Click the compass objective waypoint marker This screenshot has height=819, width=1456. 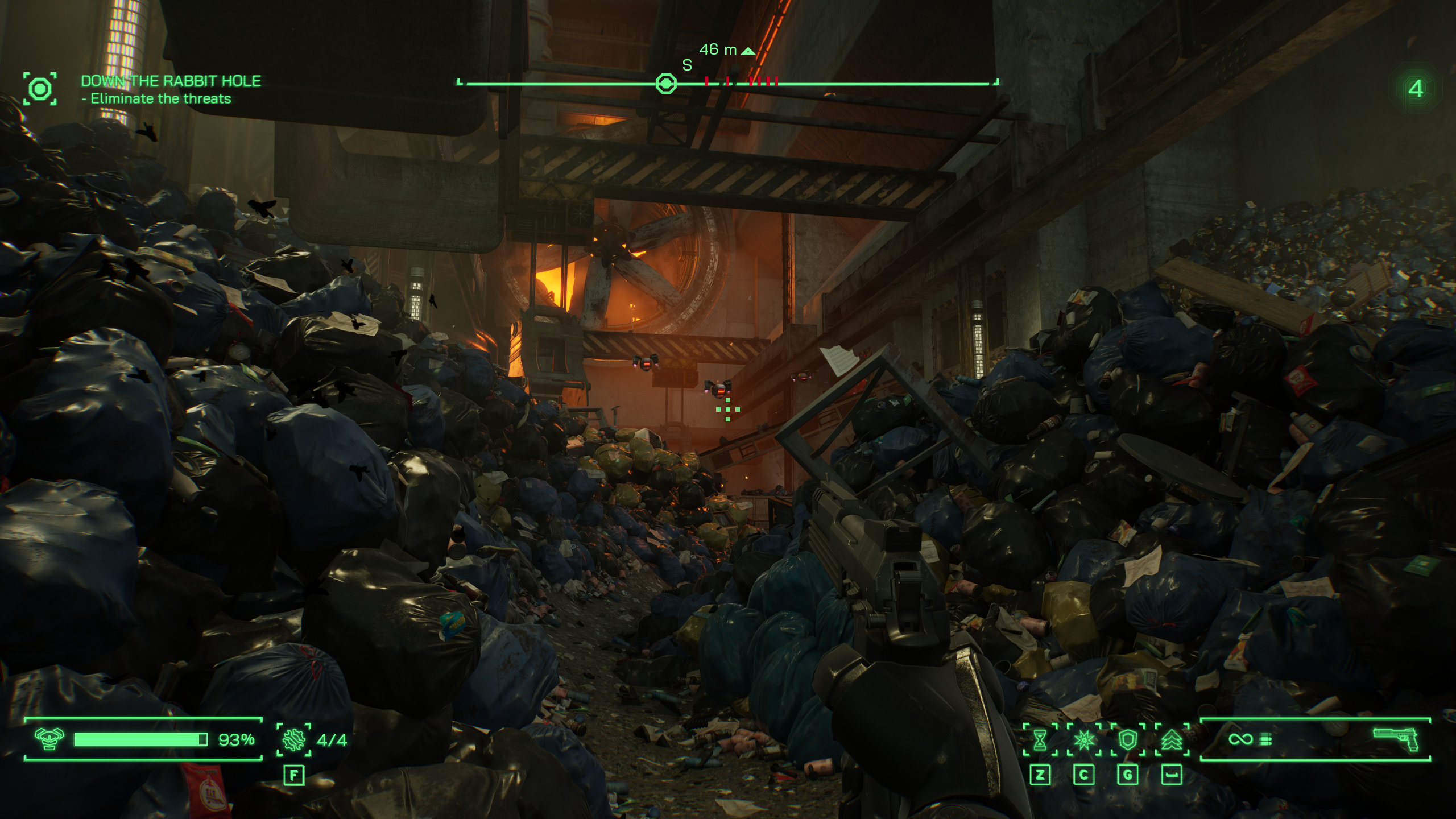[x=666, y=84]
